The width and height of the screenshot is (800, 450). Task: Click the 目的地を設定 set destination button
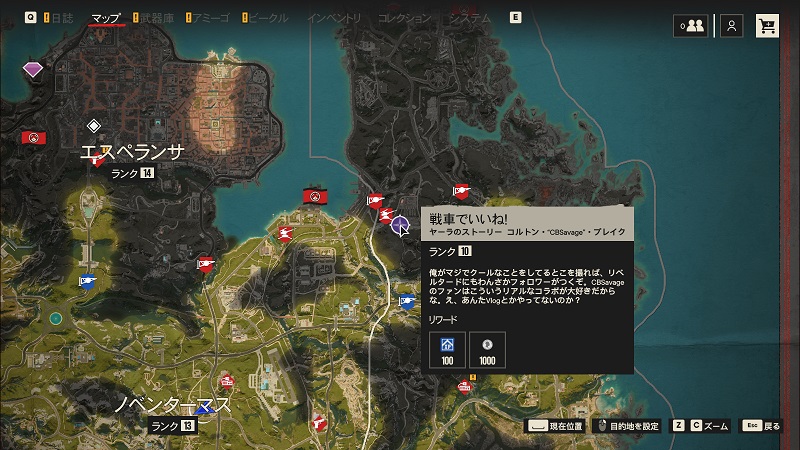click(x=630, y=426)
